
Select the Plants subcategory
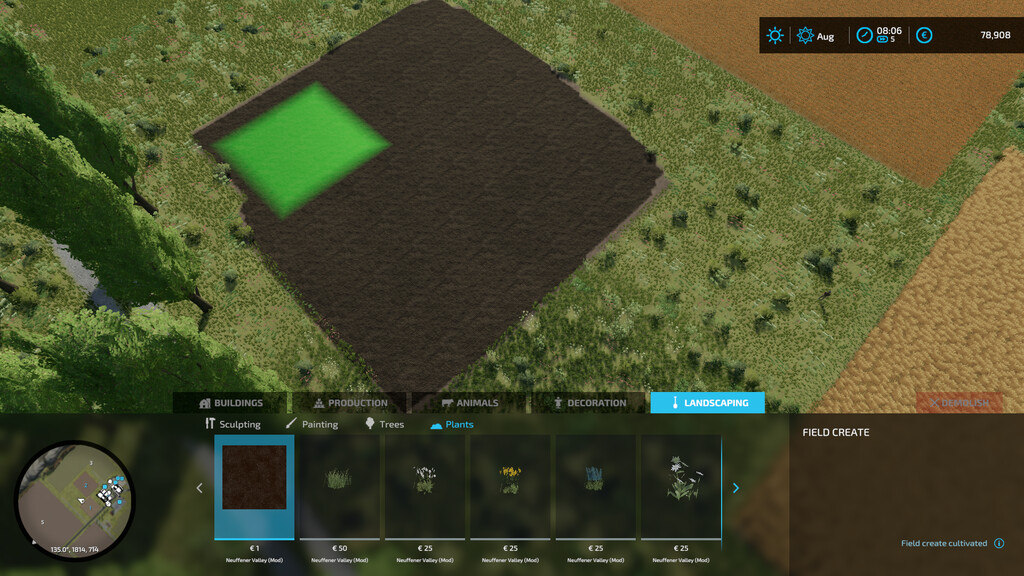[452, 424]
